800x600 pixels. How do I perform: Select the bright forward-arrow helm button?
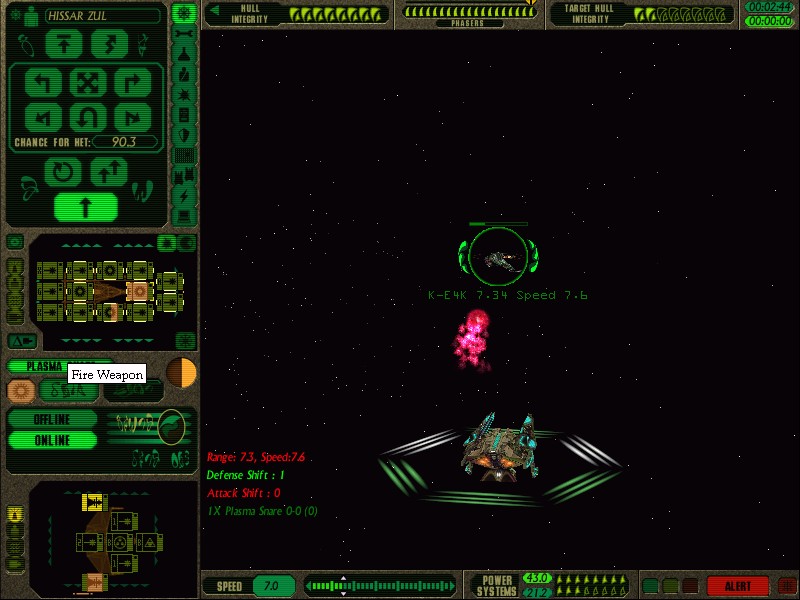[x=85, y=208]
